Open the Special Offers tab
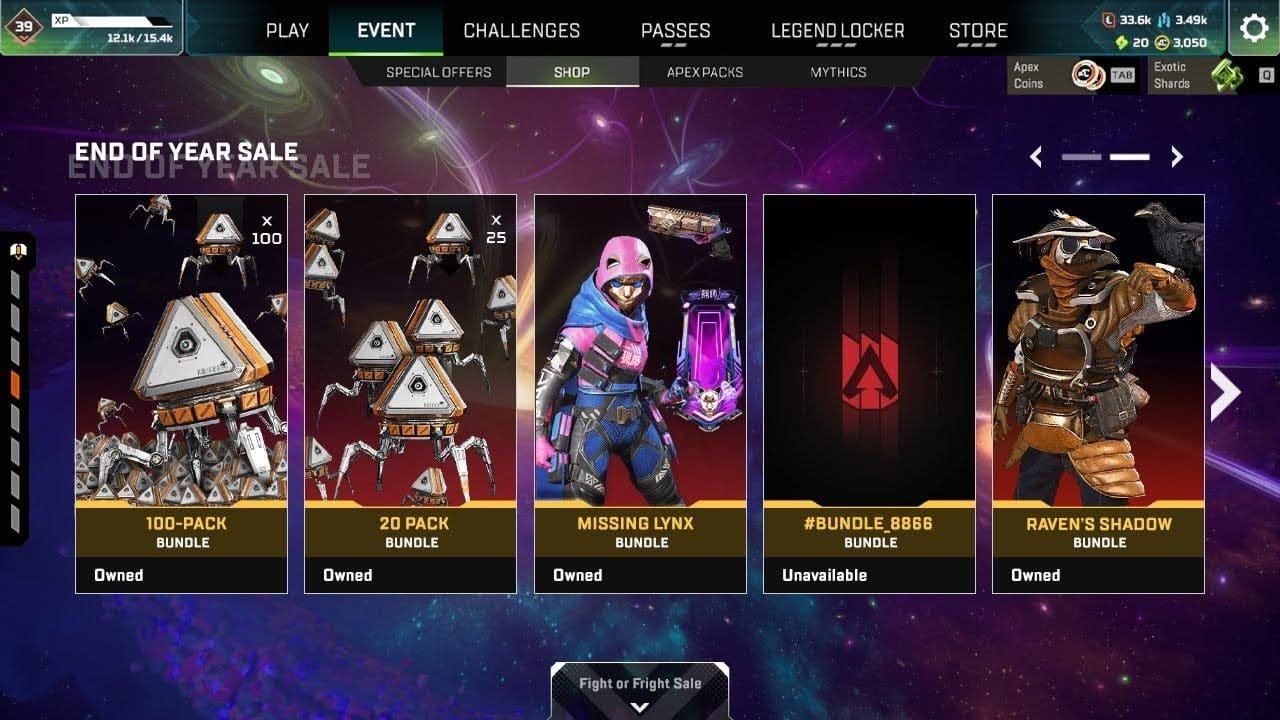 439,71
